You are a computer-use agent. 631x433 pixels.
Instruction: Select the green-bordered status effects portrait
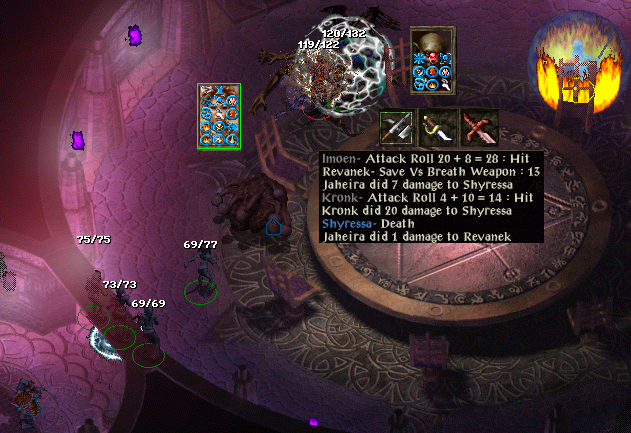pyautogui.click(x=219, y=117)
